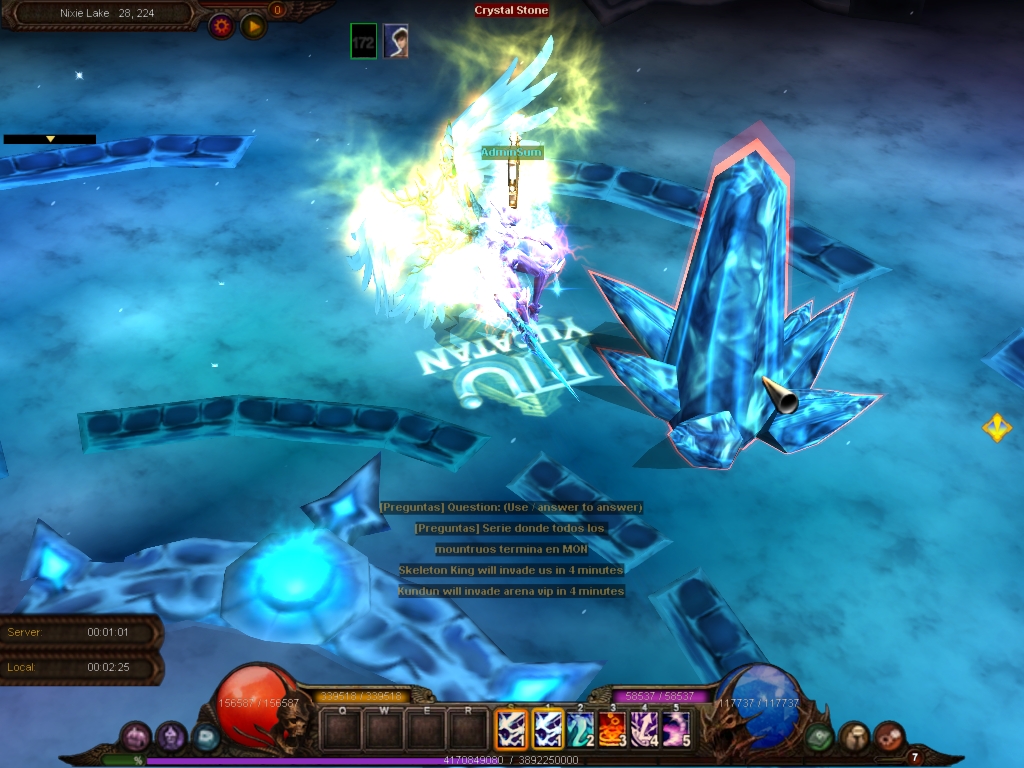Viewport: 1024px width, 768px height.
Task: Click the green round button near mana orb
Action: pyautogui.click(x=819, y=737)
